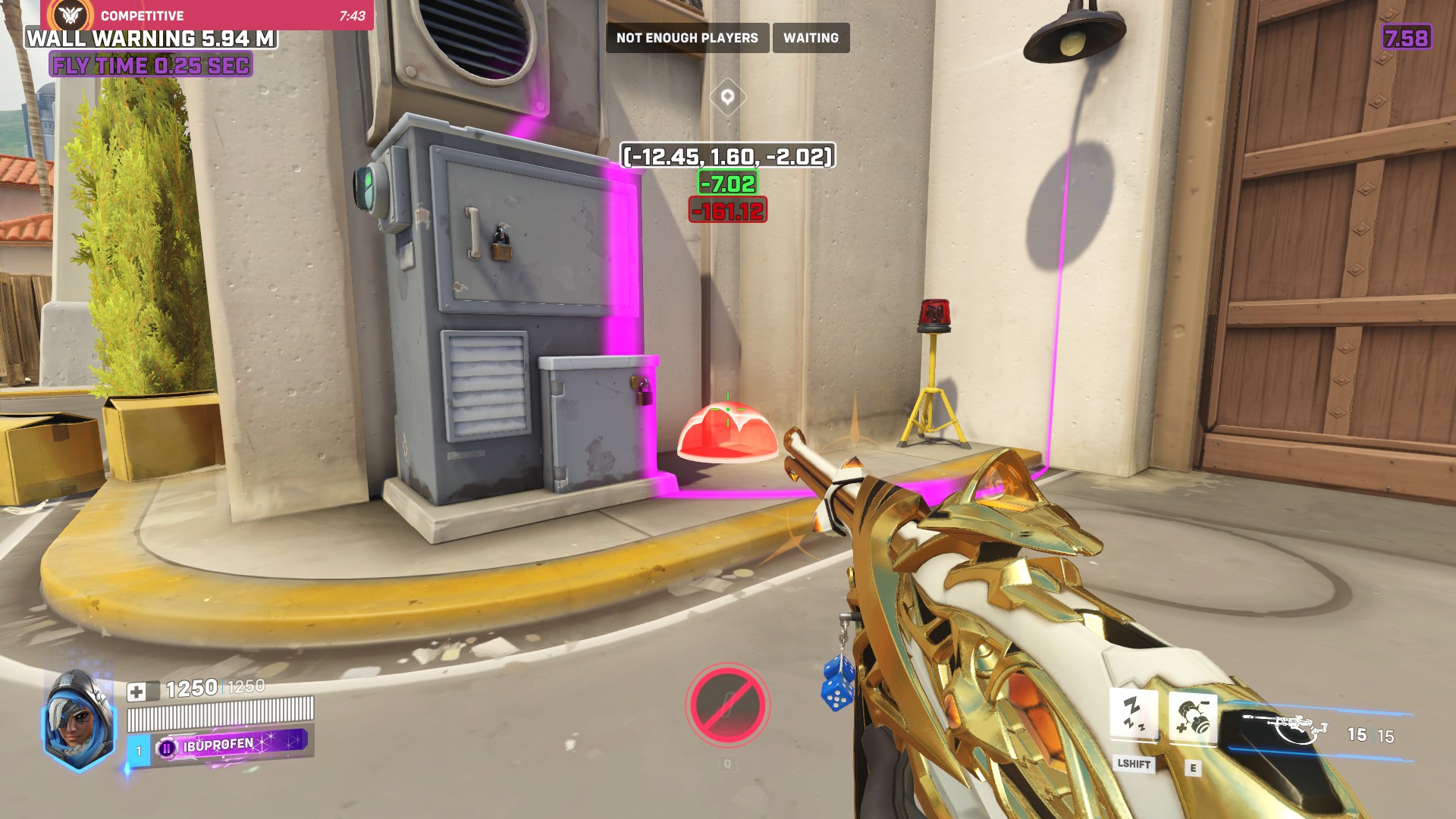Click the objective diamond marker at top center
Image resolution: width=1456 pixels, height=819 pixels.
click(x=727, y=97)
